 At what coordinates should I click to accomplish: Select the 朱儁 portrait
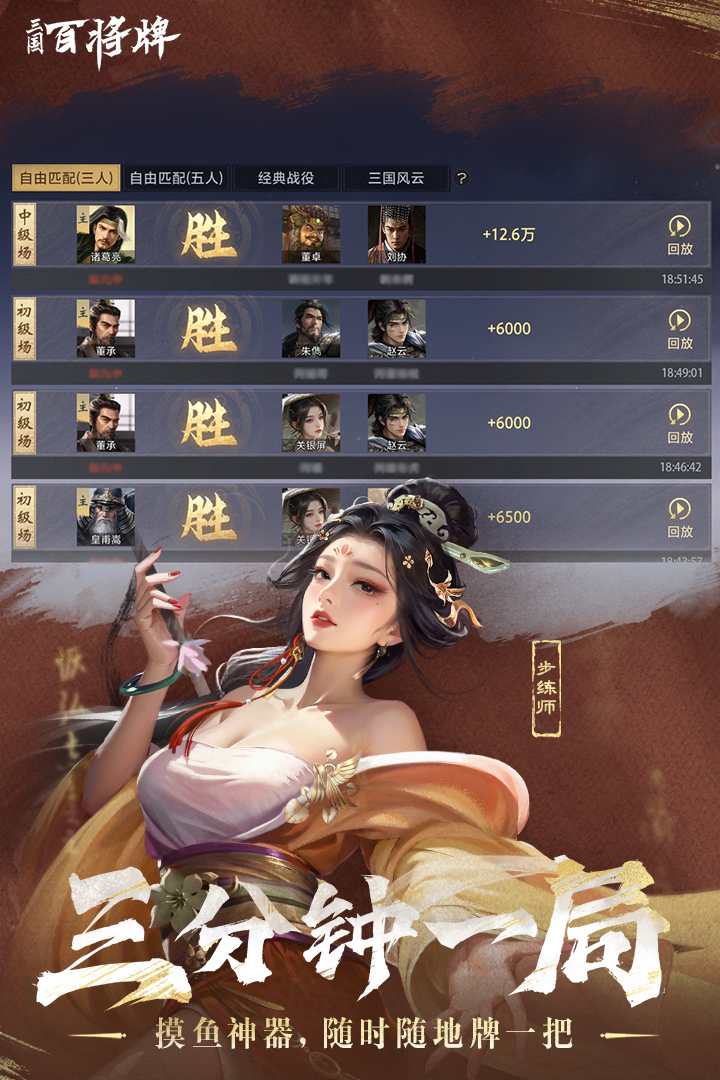pos(311,328)
